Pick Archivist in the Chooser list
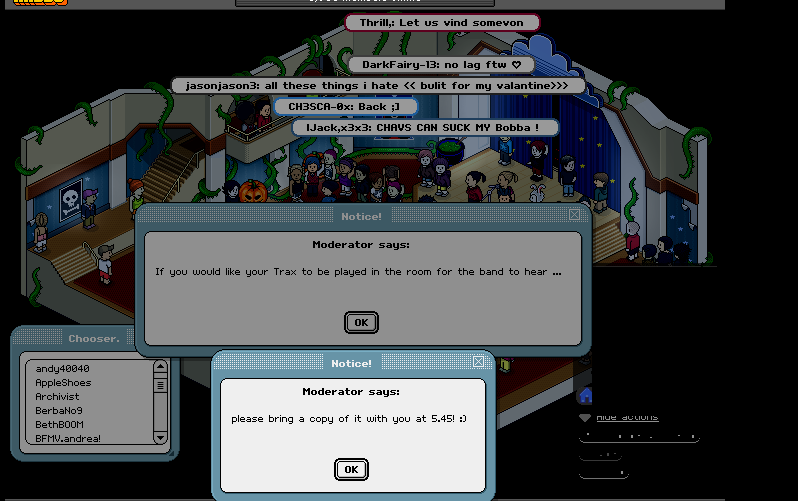This screenshot has height=501, width=798. 57,396
